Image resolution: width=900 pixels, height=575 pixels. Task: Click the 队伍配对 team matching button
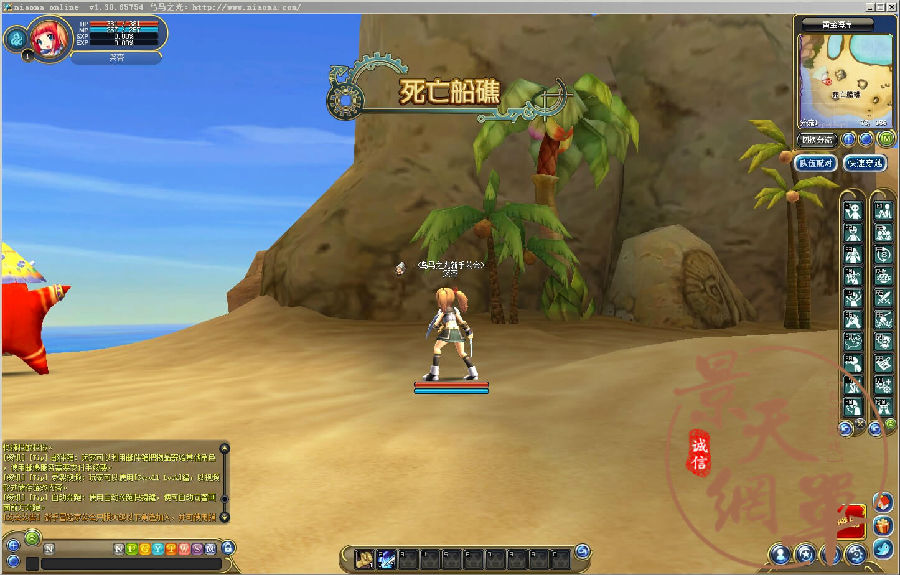tap(815, 162)
